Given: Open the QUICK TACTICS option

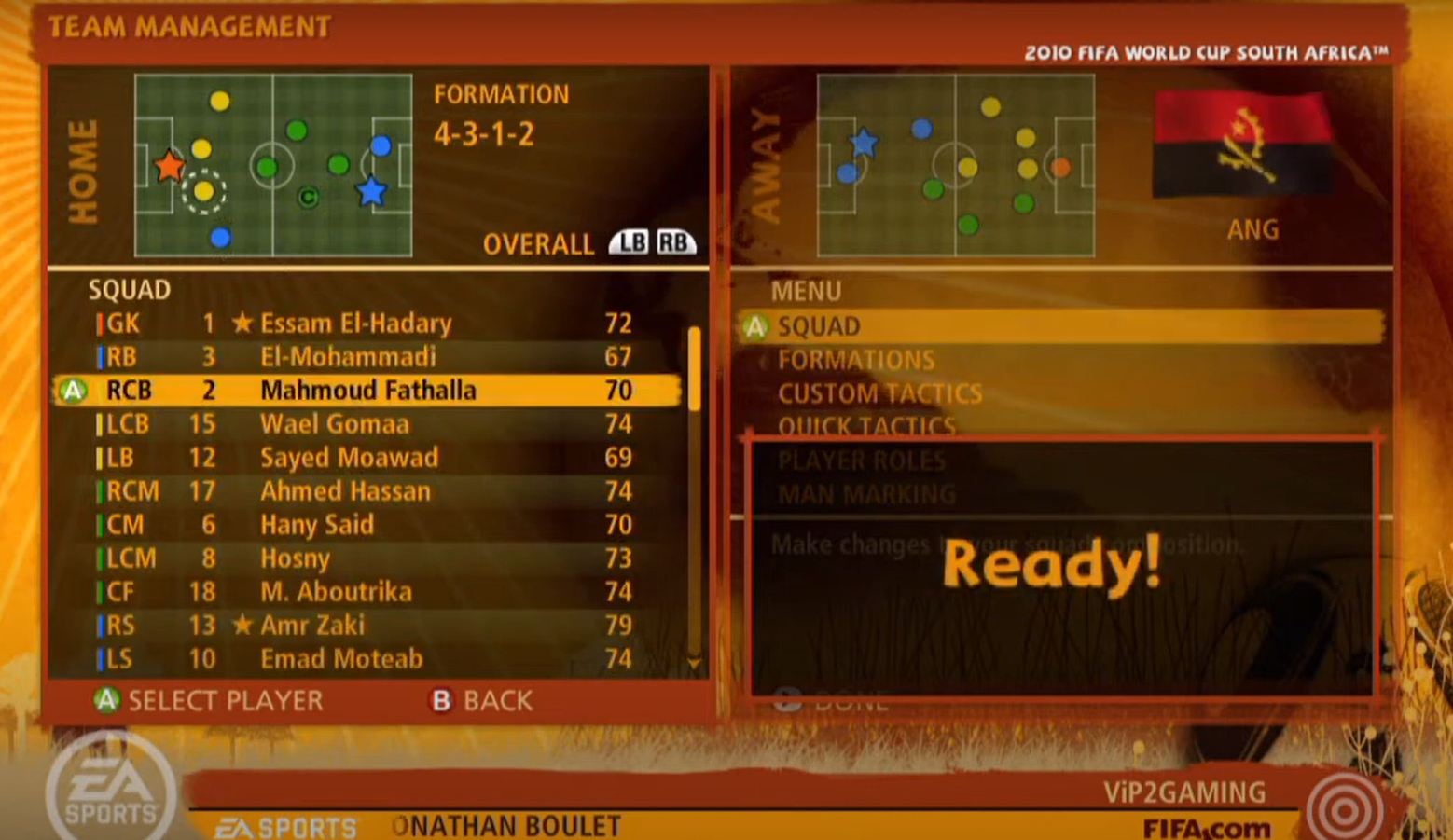Looking at the screenshot, I should [x=866, y=426].
